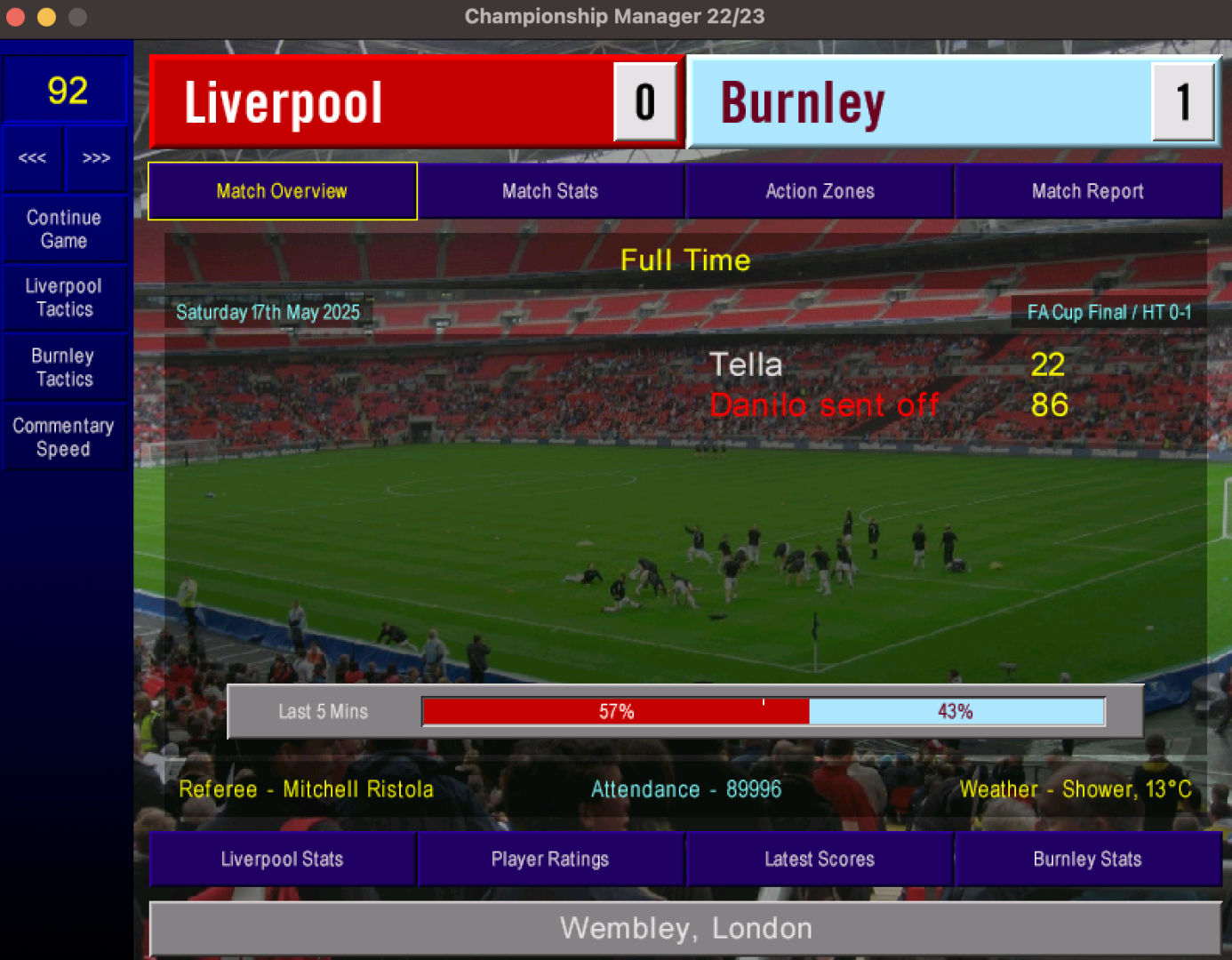Show Player Ratings
The image size is (1232, 960).
(x=550, y=860)
